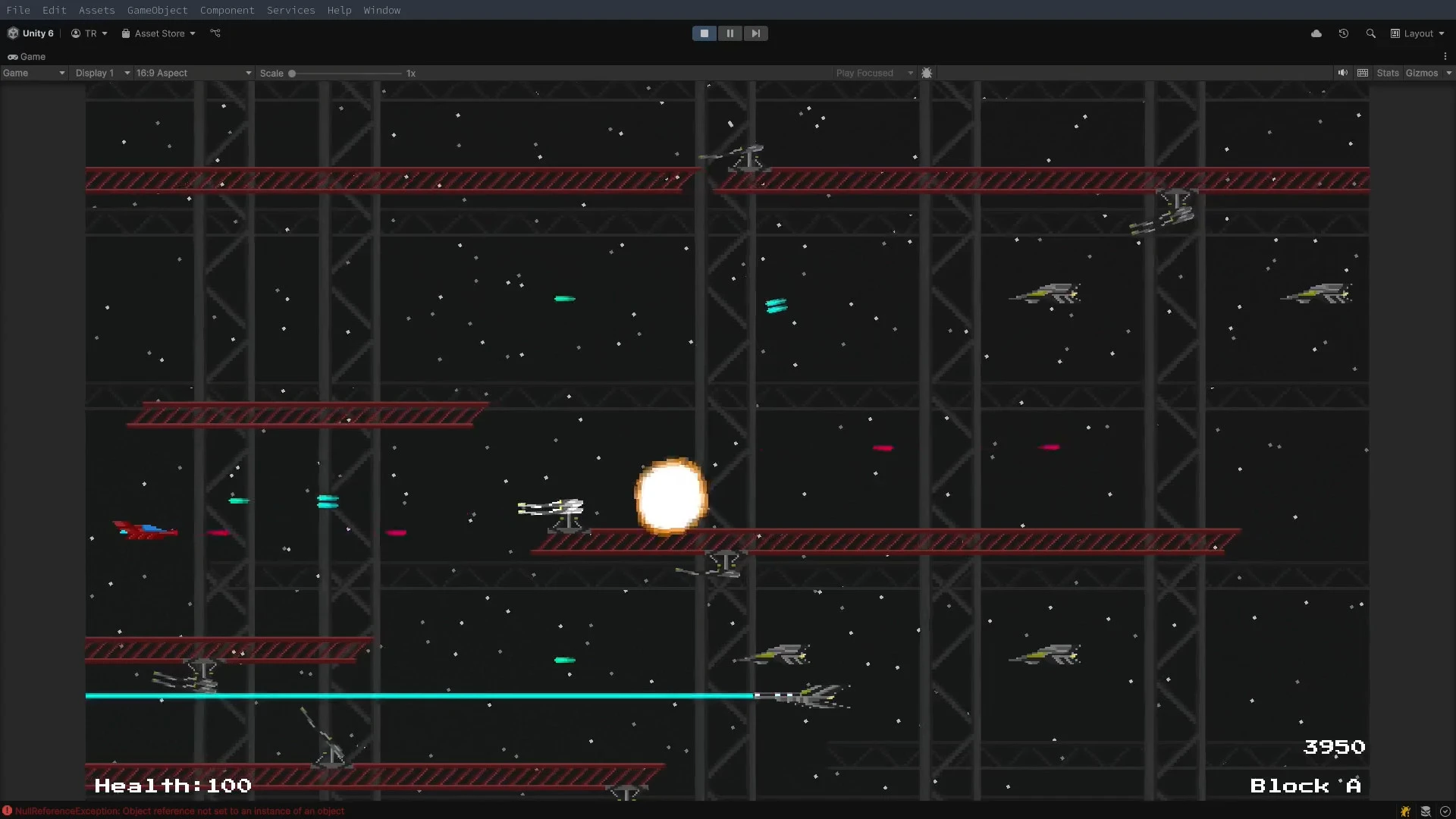Click the TR account avatar icon
Screen dimensions: 1456x819
pos(75,33)
